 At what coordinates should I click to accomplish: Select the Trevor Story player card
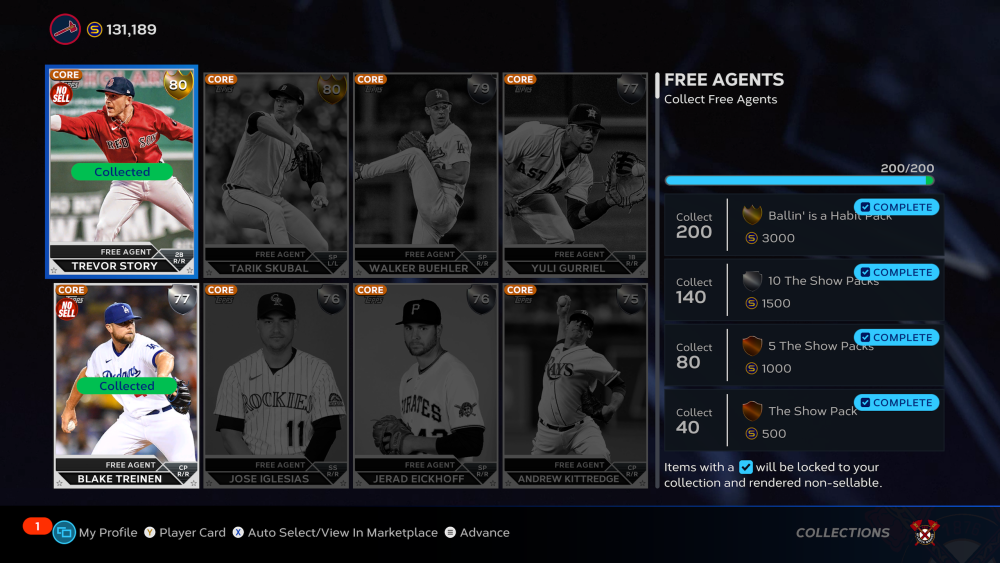click(x=122, y=172)
